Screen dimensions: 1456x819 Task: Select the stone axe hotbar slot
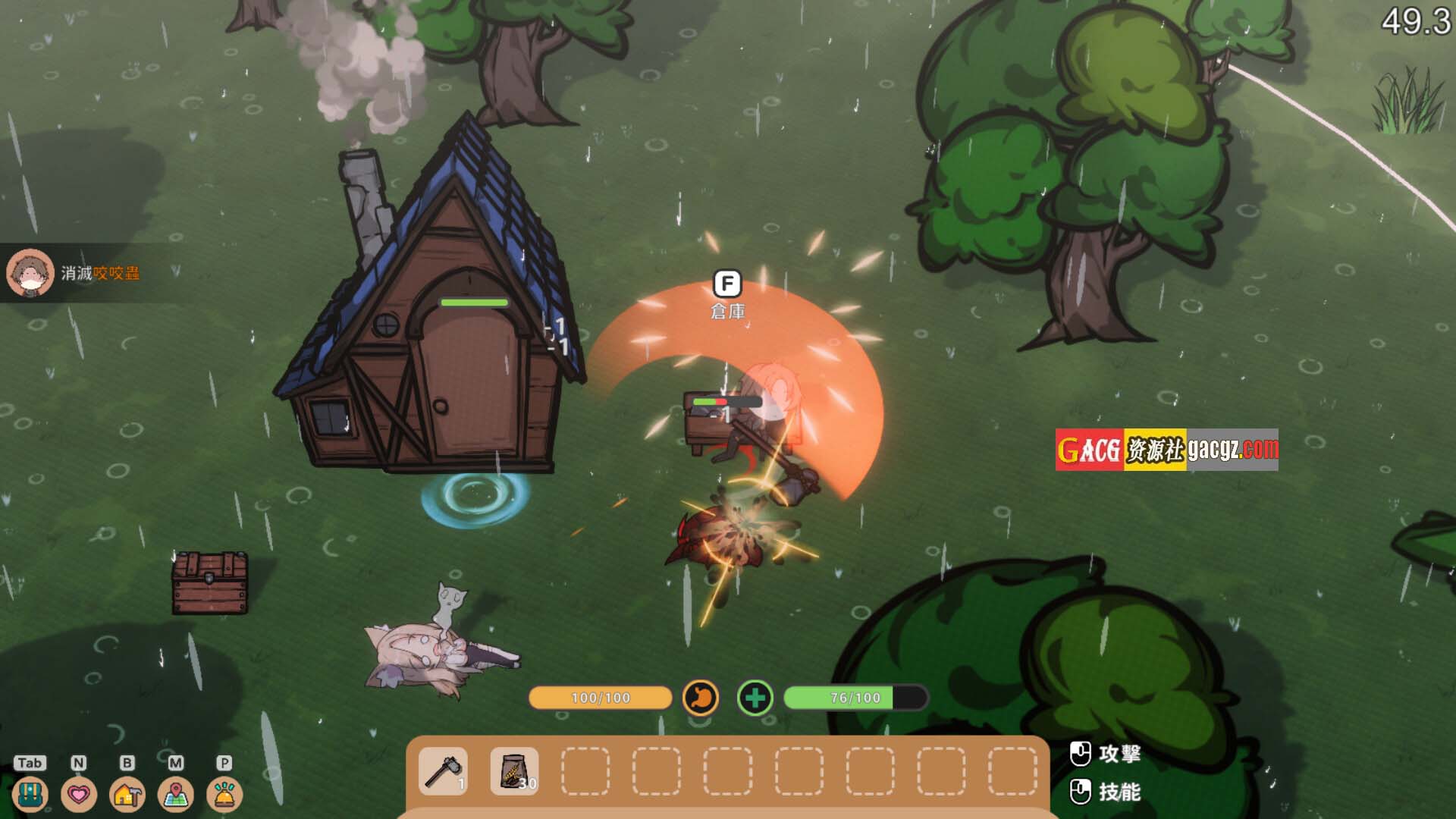(x=444, y=771)
